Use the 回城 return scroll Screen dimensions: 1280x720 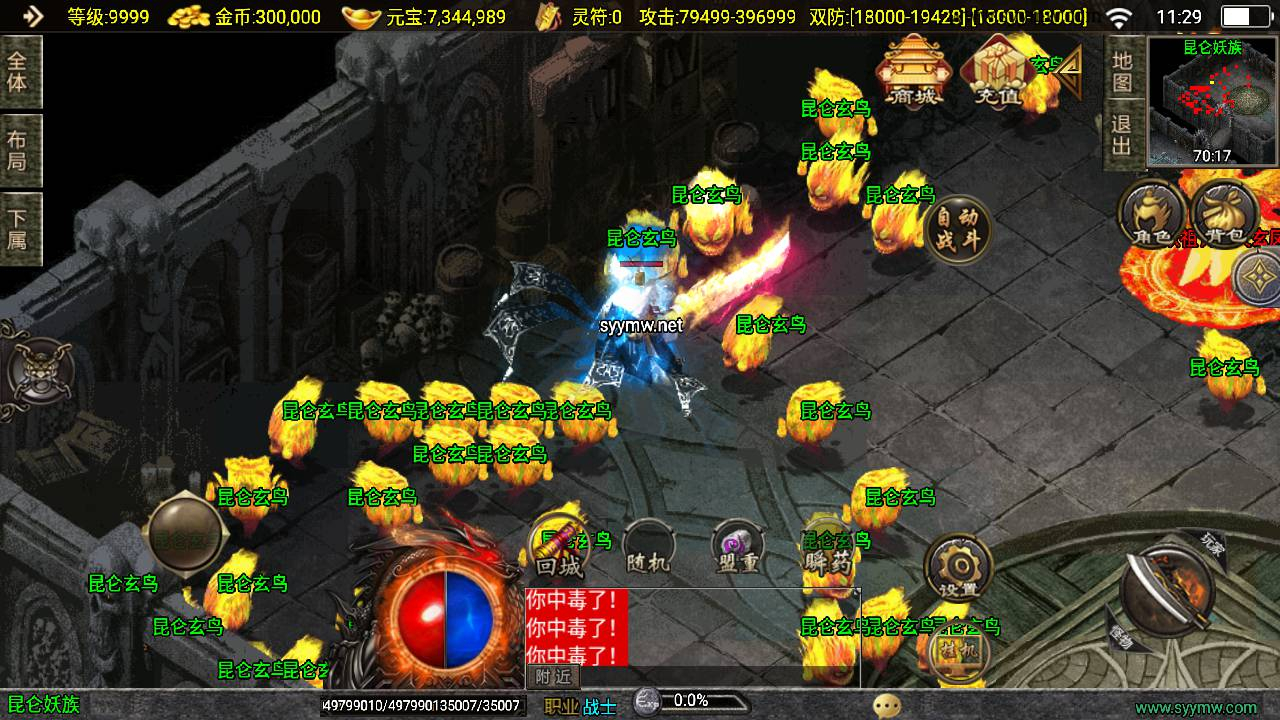pos(560,548)
